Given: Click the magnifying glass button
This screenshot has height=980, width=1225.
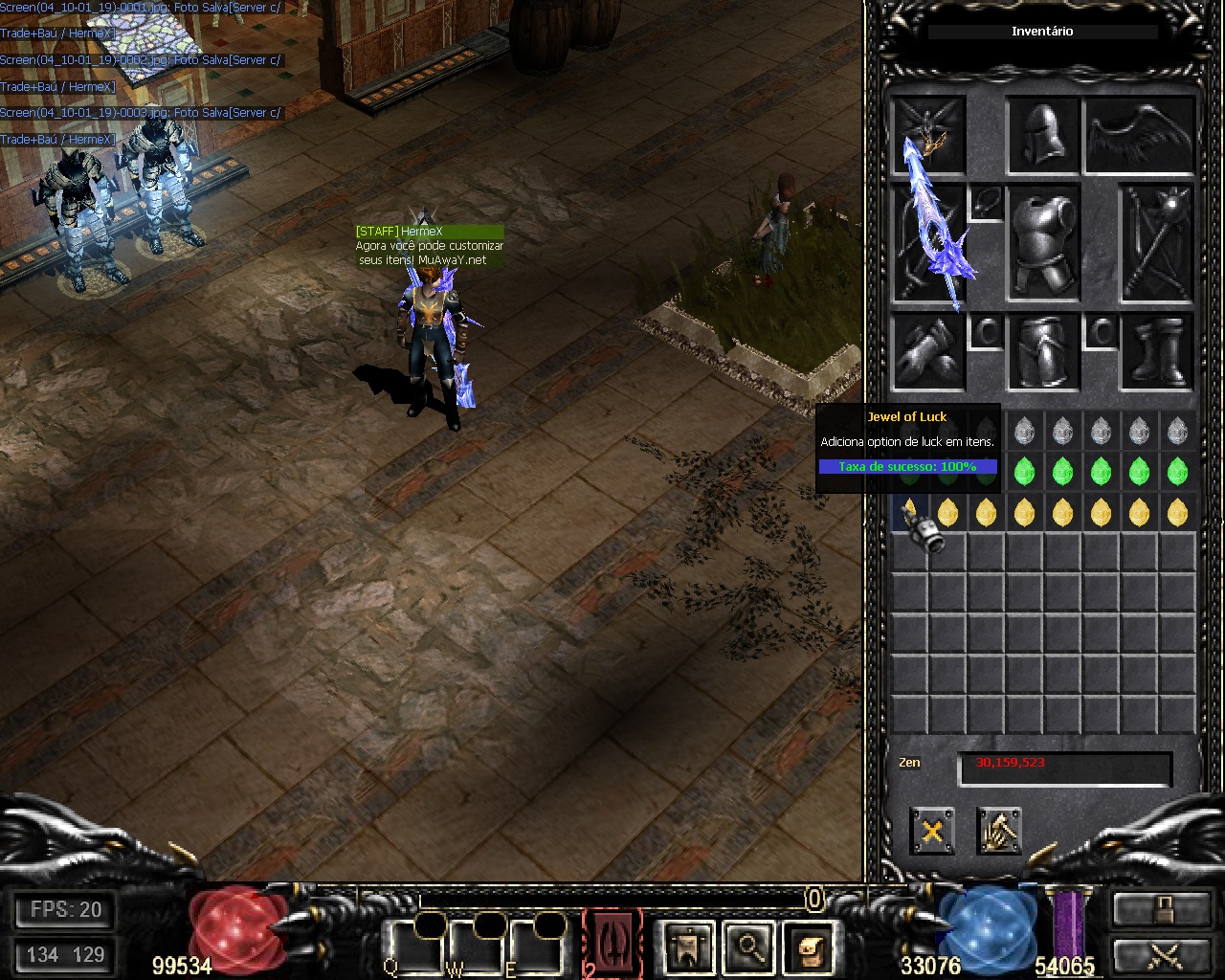Looking at the screenshot, I should click(748, 947).
